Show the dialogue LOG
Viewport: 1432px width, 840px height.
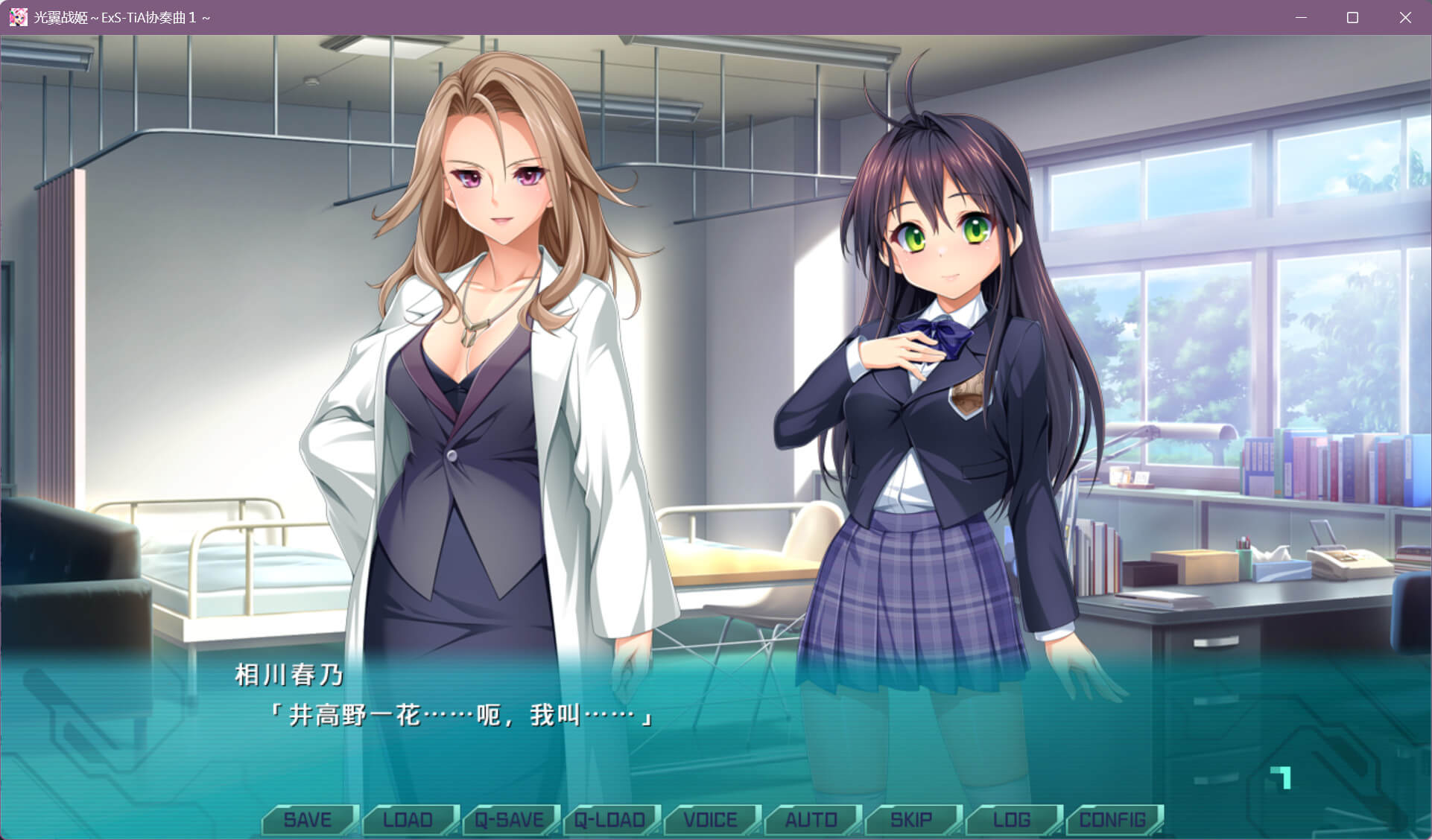(x=1013, y=820)
